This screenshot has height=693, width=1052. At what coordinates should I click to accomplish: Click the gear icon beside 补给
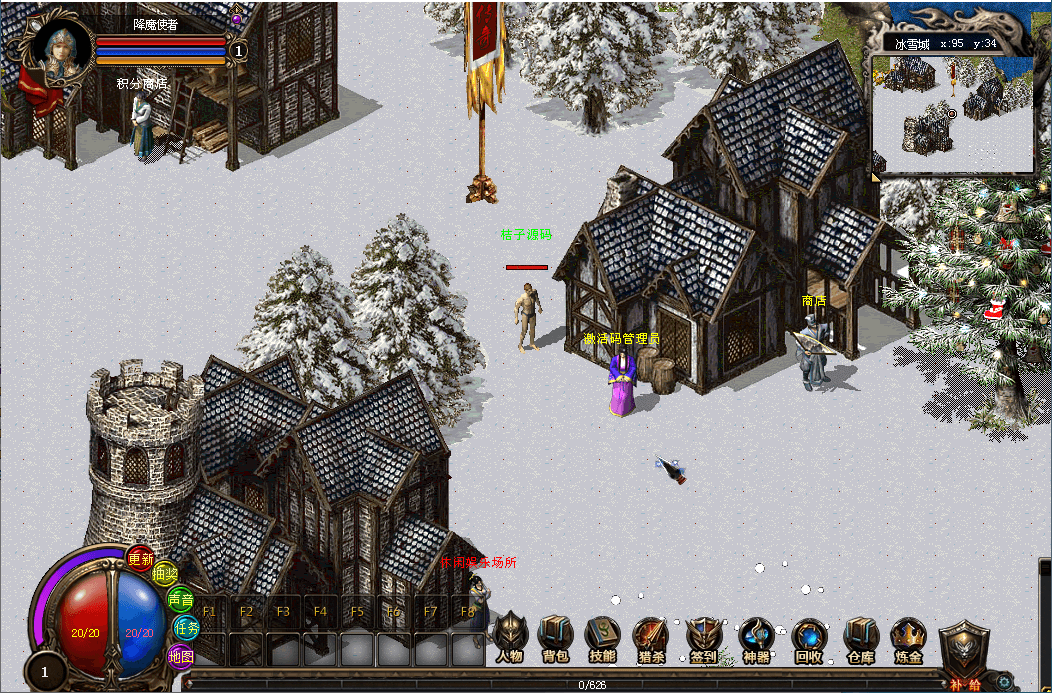(1005, 682)
